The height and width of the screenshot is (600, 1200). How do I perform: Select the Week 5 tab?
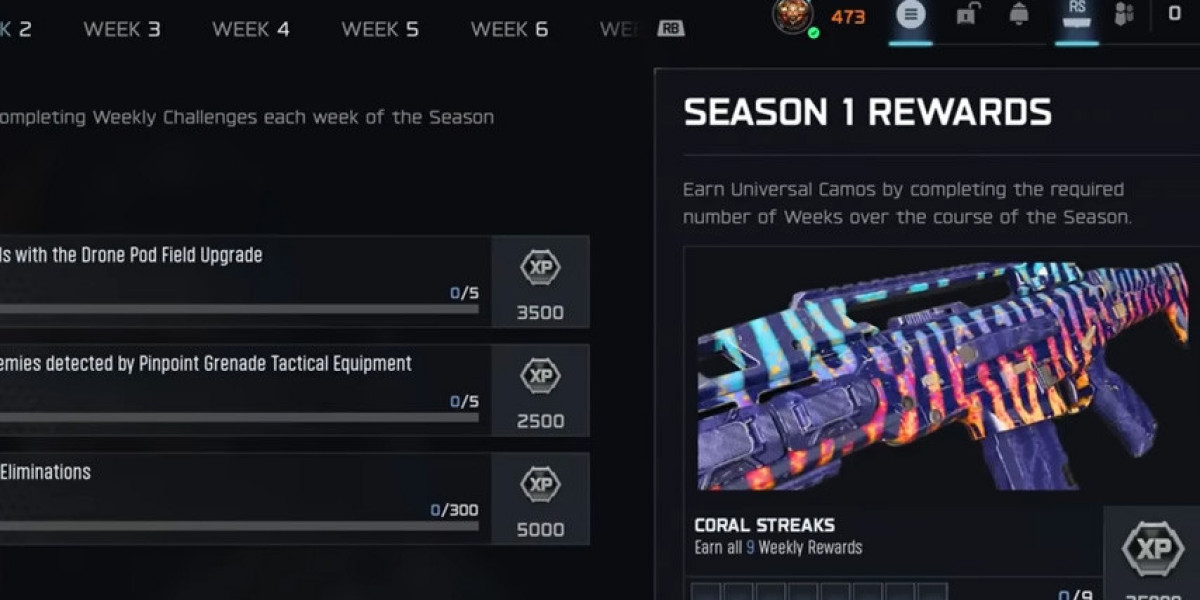coord(380,29)
